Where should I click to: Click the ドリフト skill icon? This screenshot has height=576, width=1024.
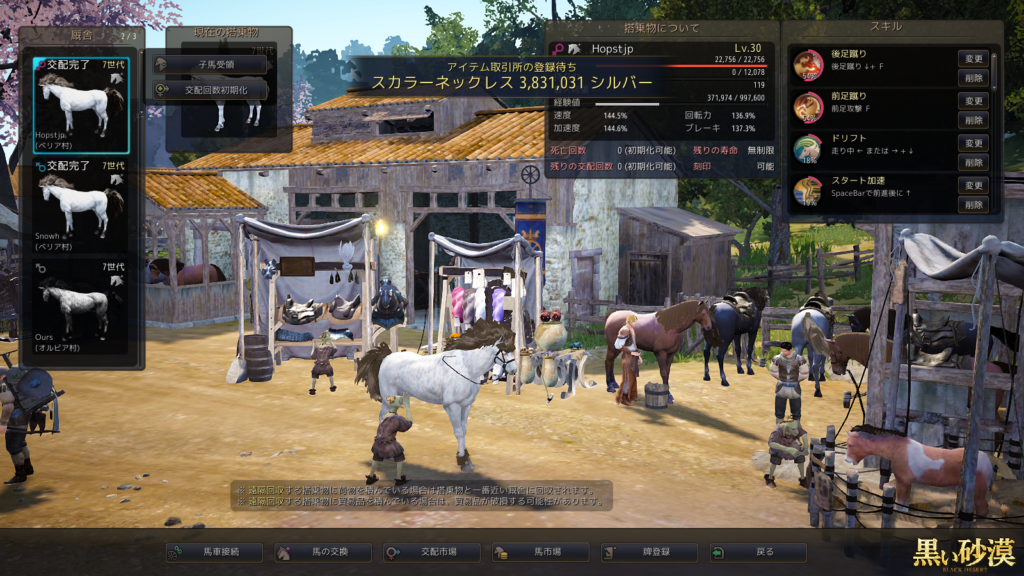coord(808,150)
